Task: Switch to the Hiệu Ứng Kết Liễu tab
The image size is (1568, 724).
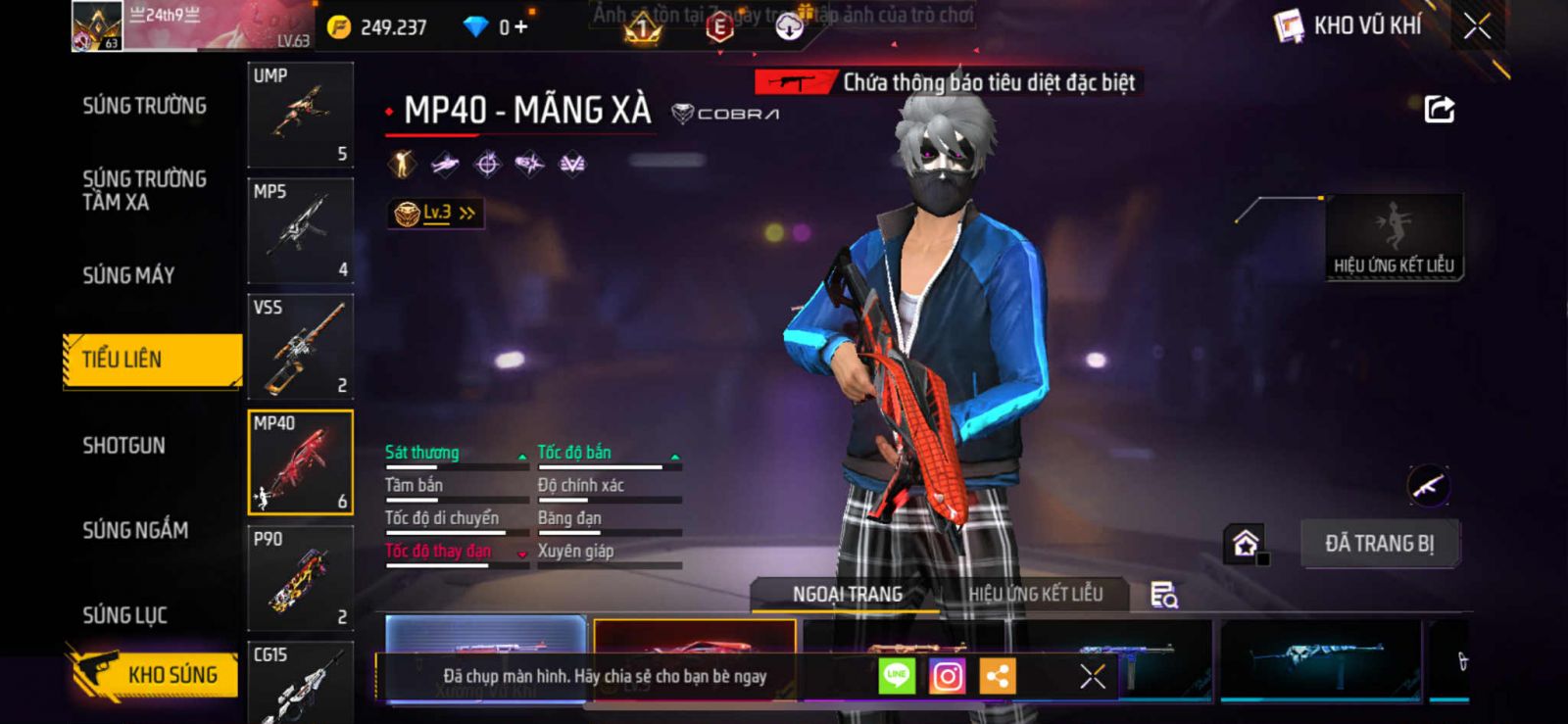Action: [x=1035, y=594]
